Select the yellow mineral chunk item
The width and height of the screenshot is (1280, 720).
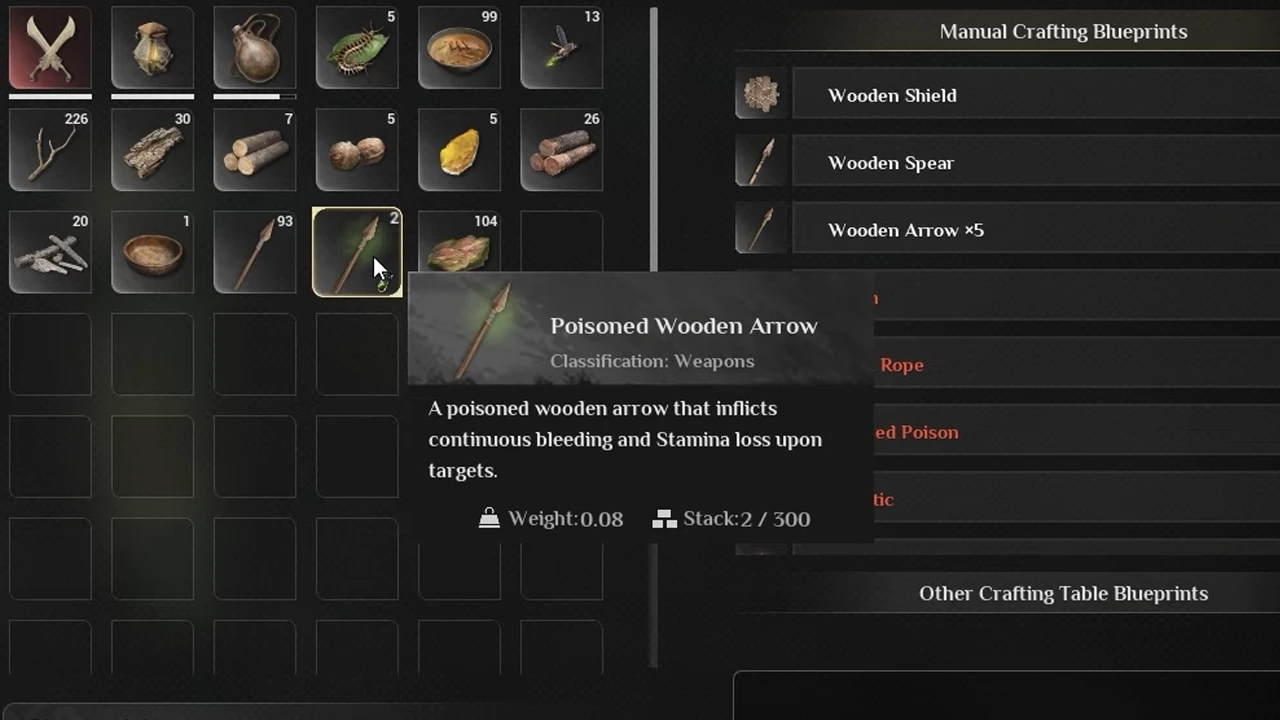point(459,150)
